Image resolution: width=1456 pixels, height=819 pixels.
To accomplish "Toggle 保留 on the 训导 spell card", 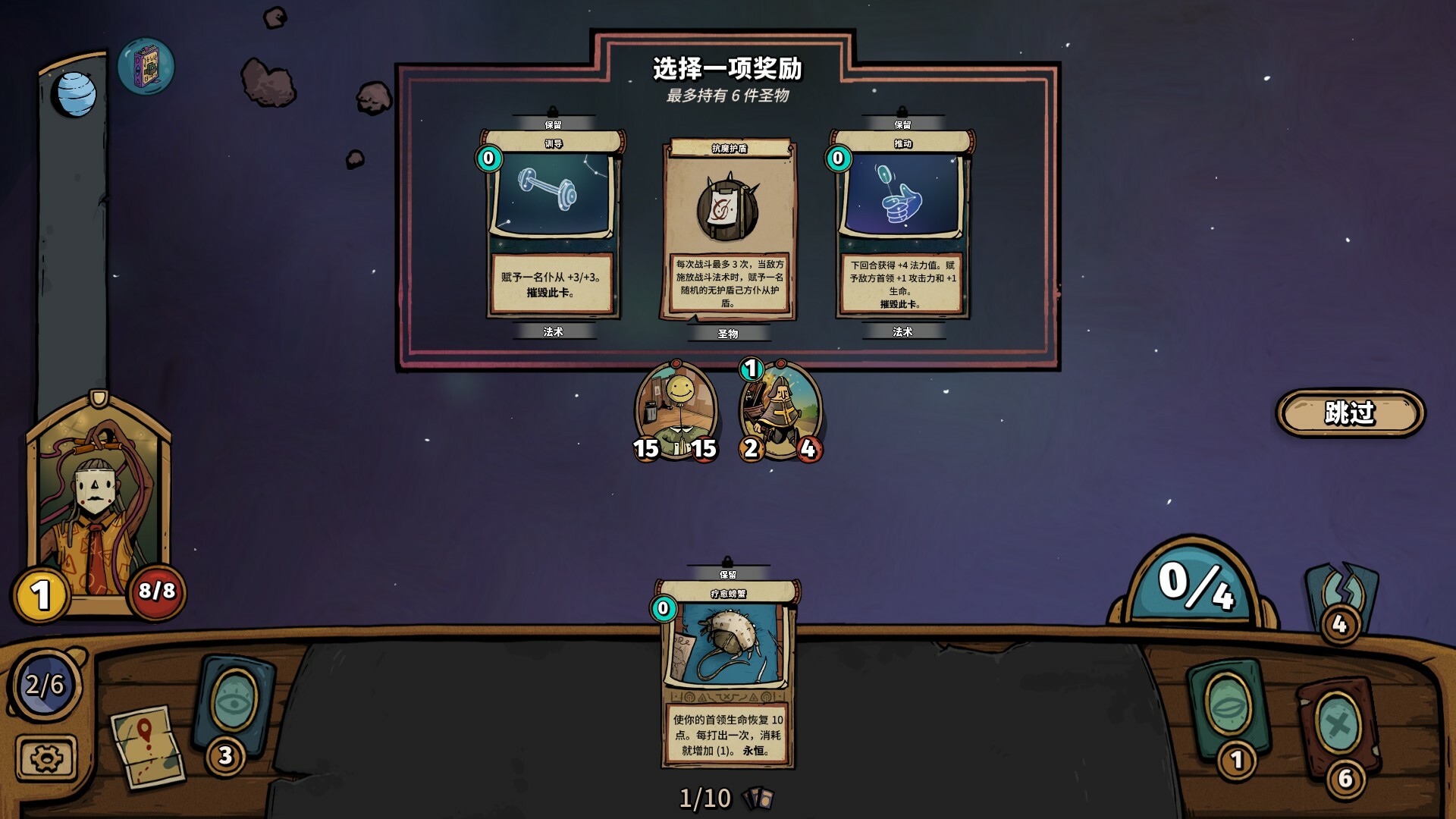I will coord(554,123).
